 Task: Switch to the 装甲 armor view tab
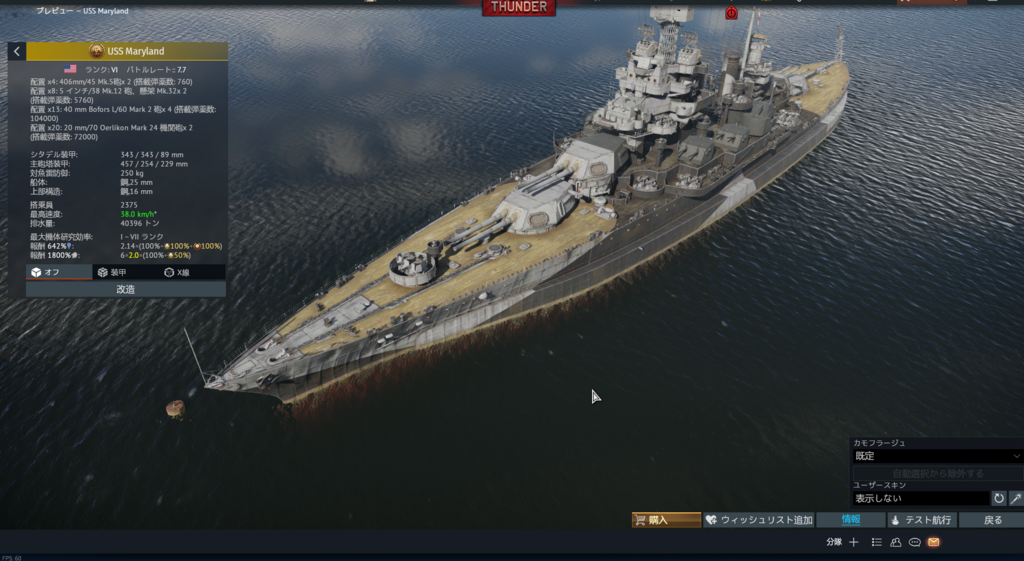tap(125, 272)
